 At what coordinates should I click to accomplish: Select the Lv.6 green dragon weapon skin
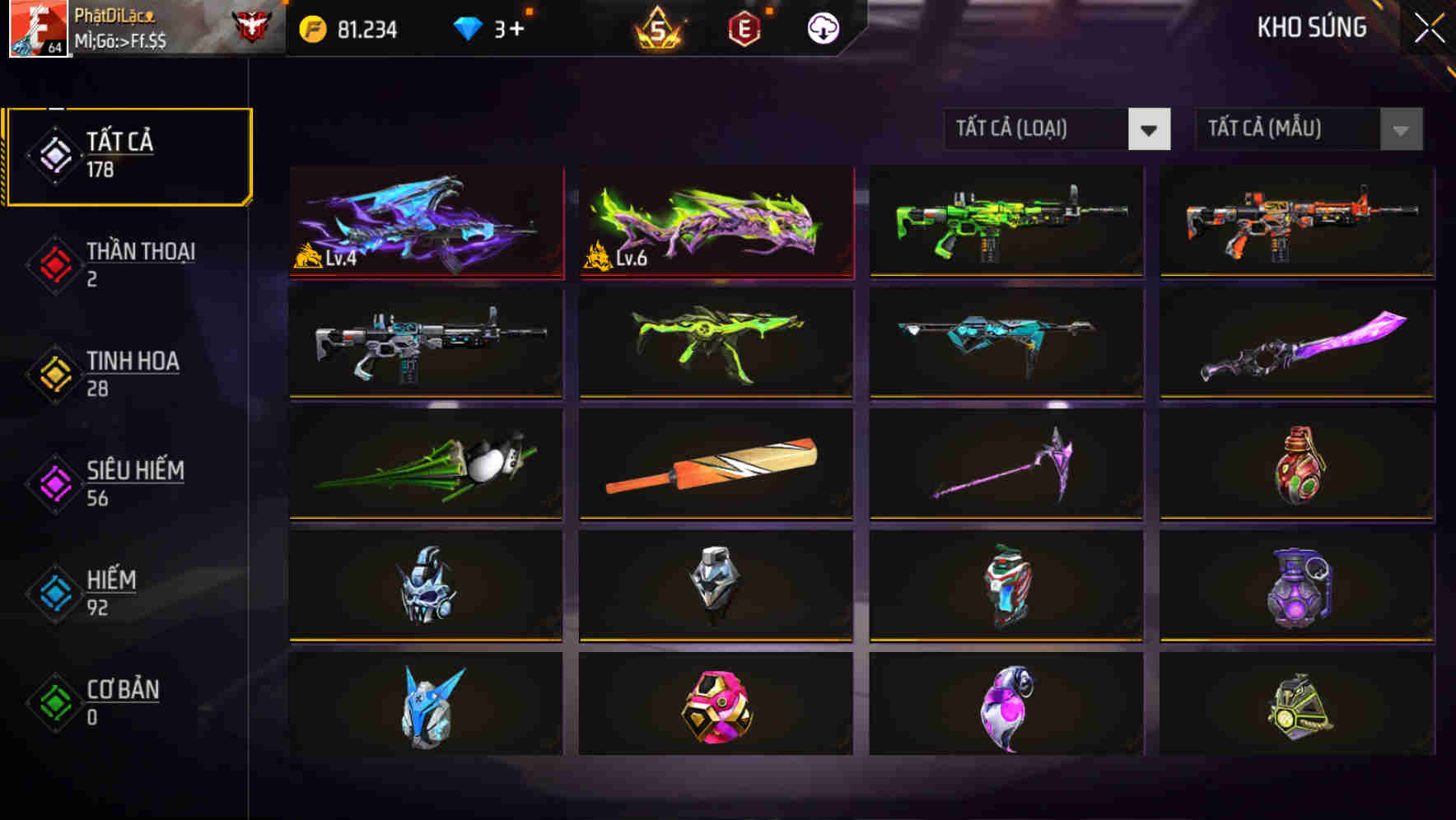[x=715, y=222]
